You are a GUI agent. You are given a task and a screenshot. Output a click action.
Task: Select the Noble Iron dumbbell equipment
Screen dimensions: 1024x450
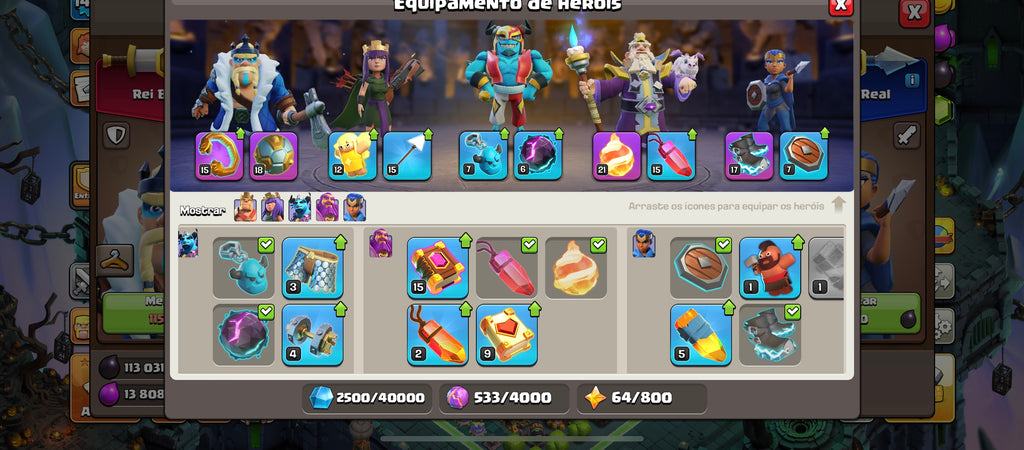[312, 335]
